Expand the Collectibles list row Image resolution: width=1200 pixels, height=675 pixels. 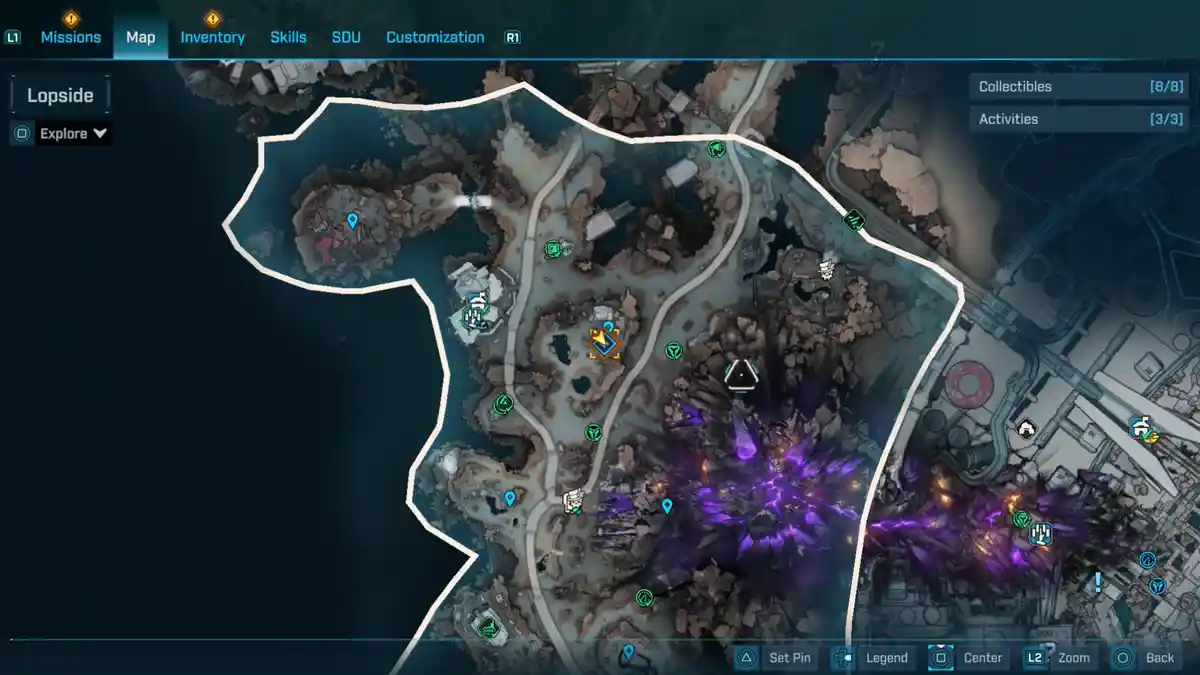pos(1064,87)
